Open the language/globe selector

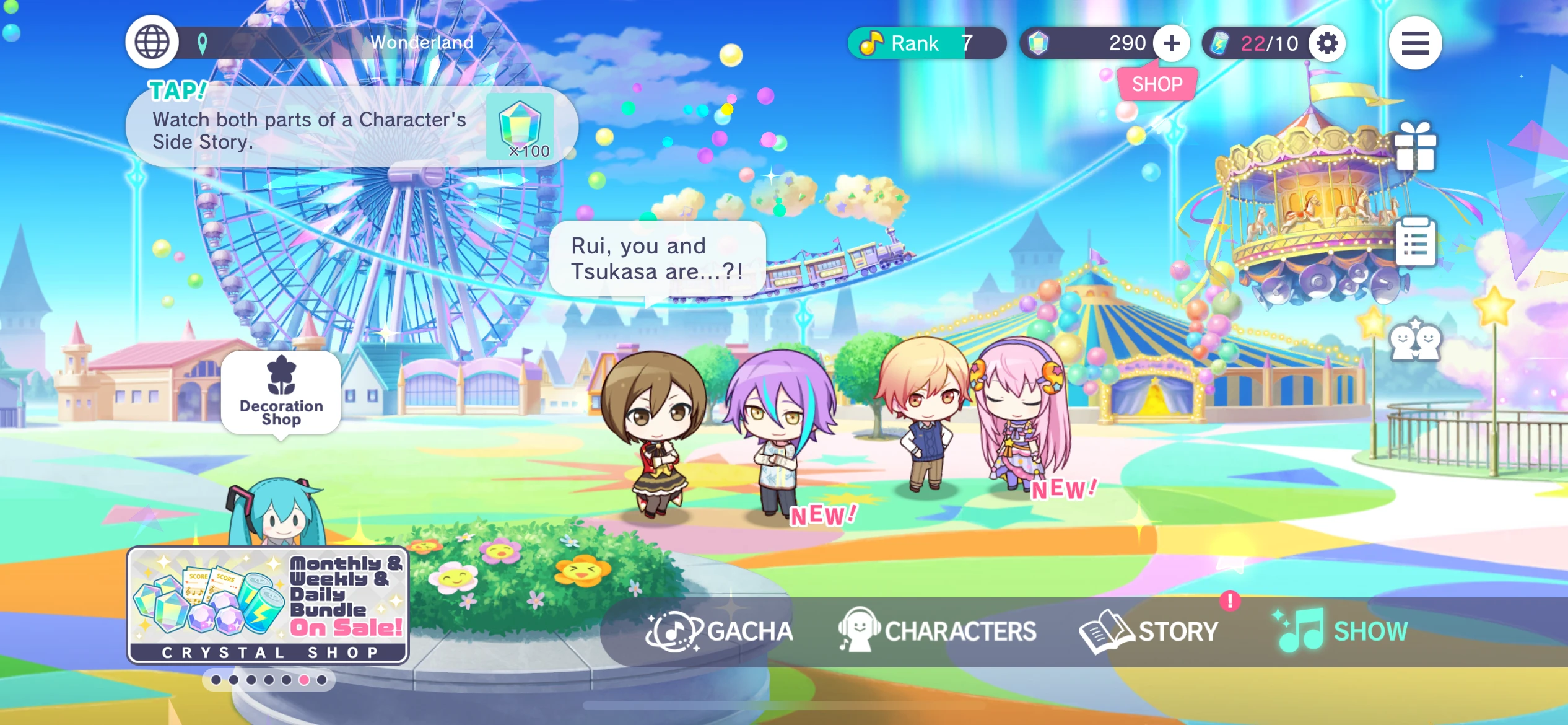(x=150, y=42)
